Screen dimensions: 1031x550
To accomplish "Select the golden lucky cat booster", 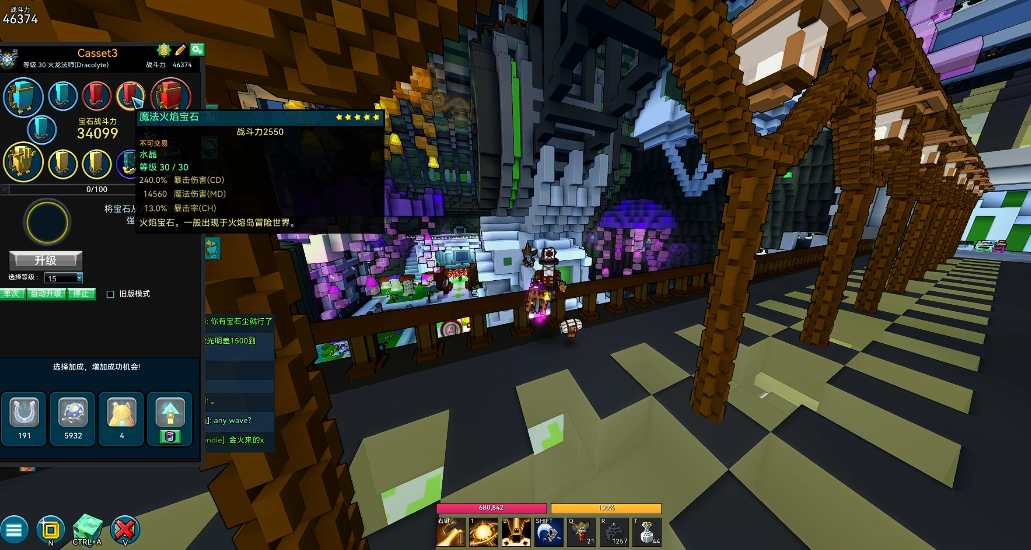I will coord(121,412).
